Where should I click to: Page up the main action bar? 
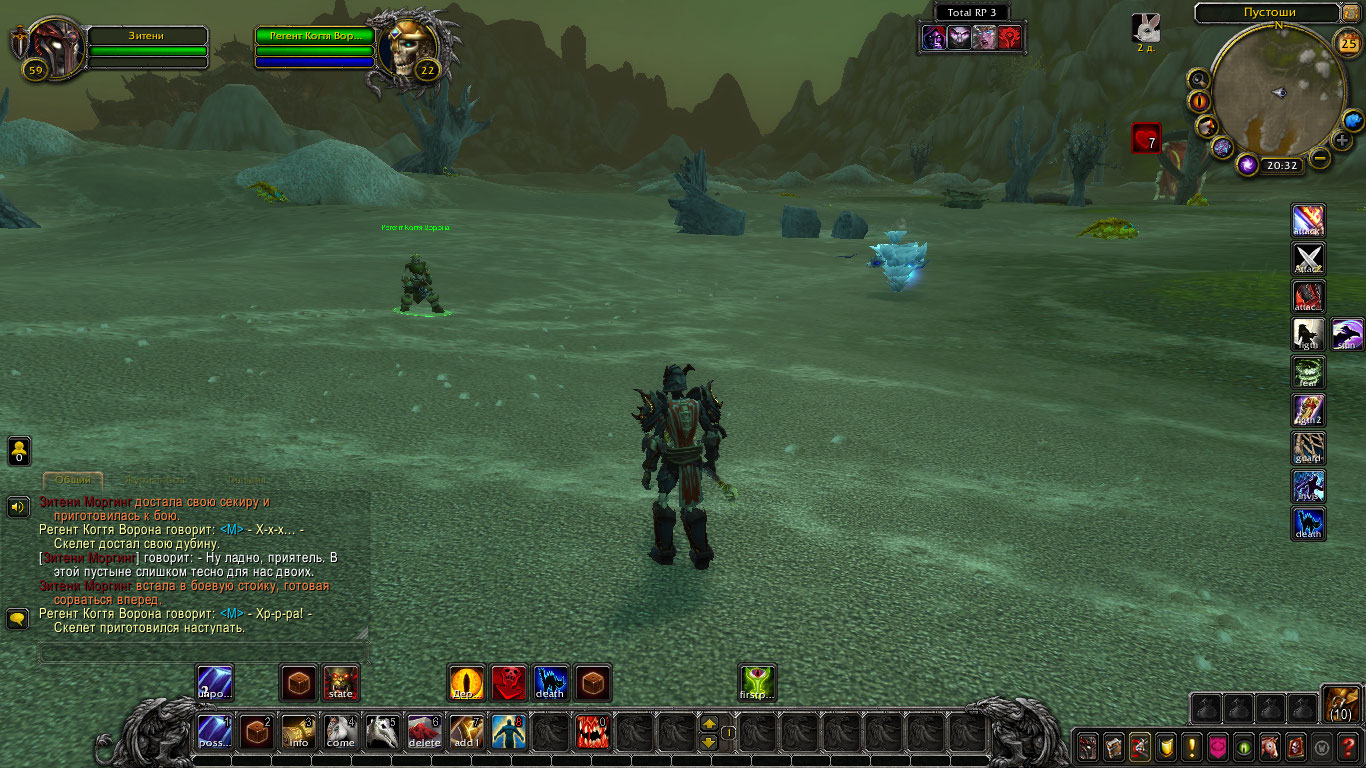(x=708, y=723)
